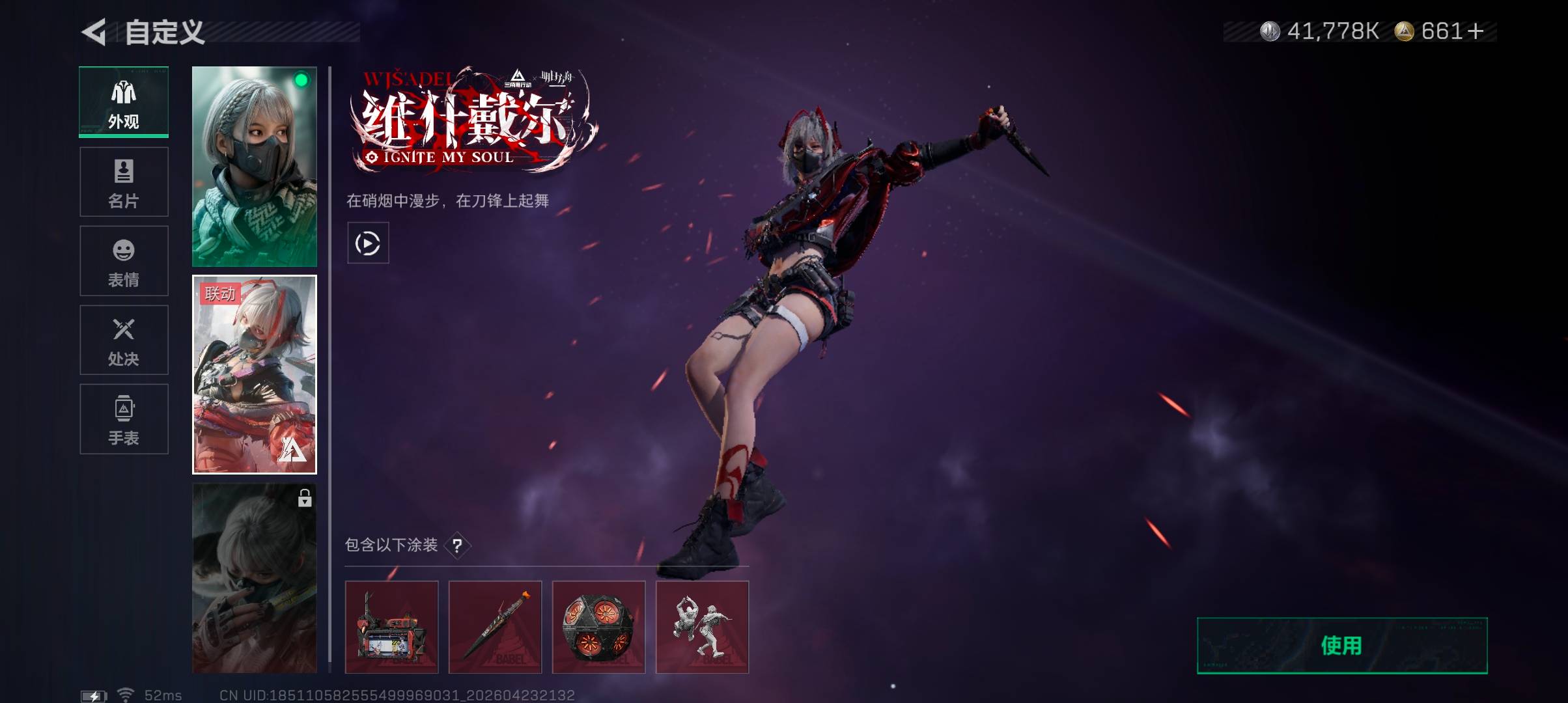Play the skin preview video
The image size is (1568, 703).
pyautogui.click(x=368, y=243)
